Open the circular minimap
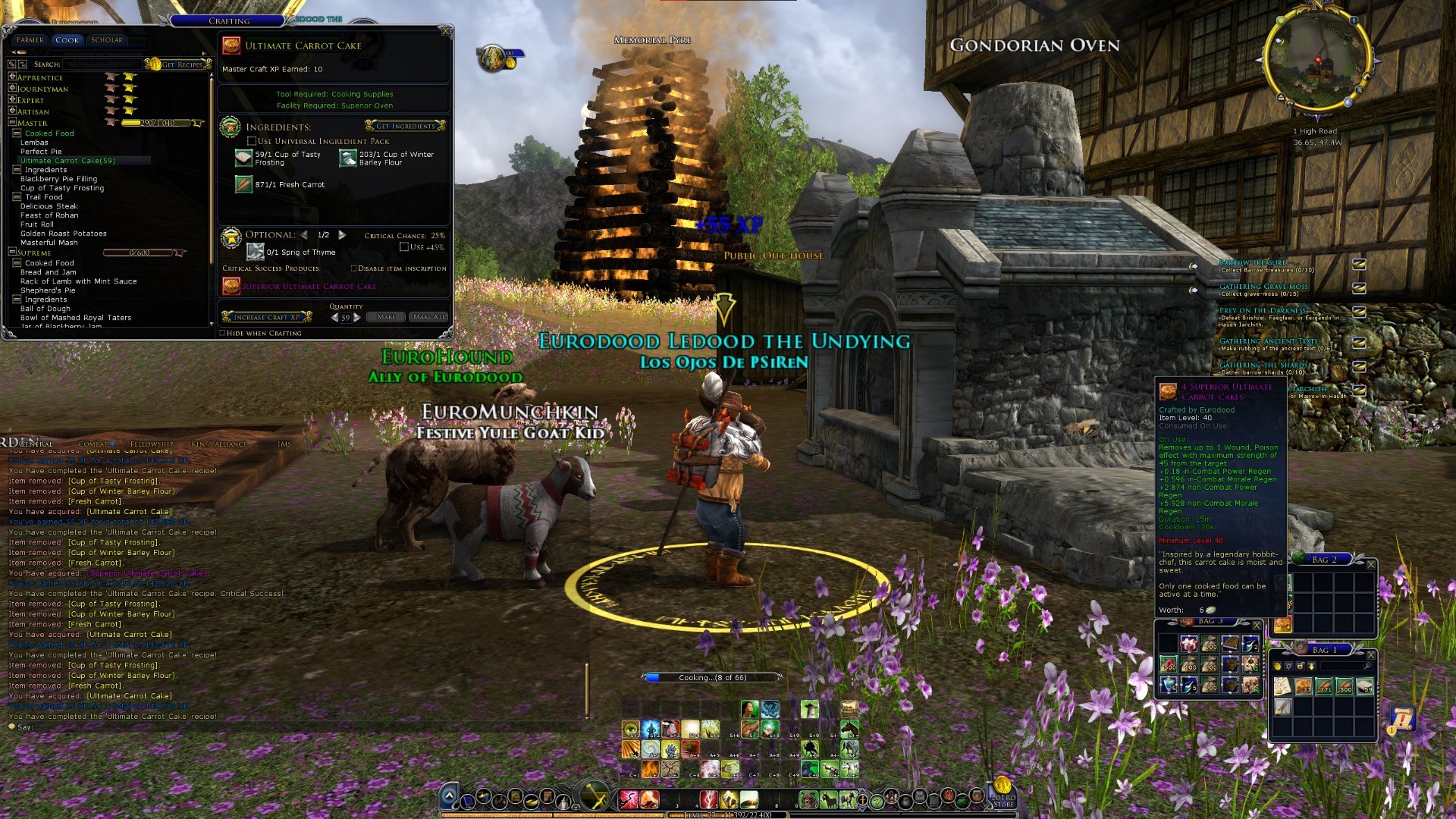This screenshot has width=1456, height=819. point(1317,59)
